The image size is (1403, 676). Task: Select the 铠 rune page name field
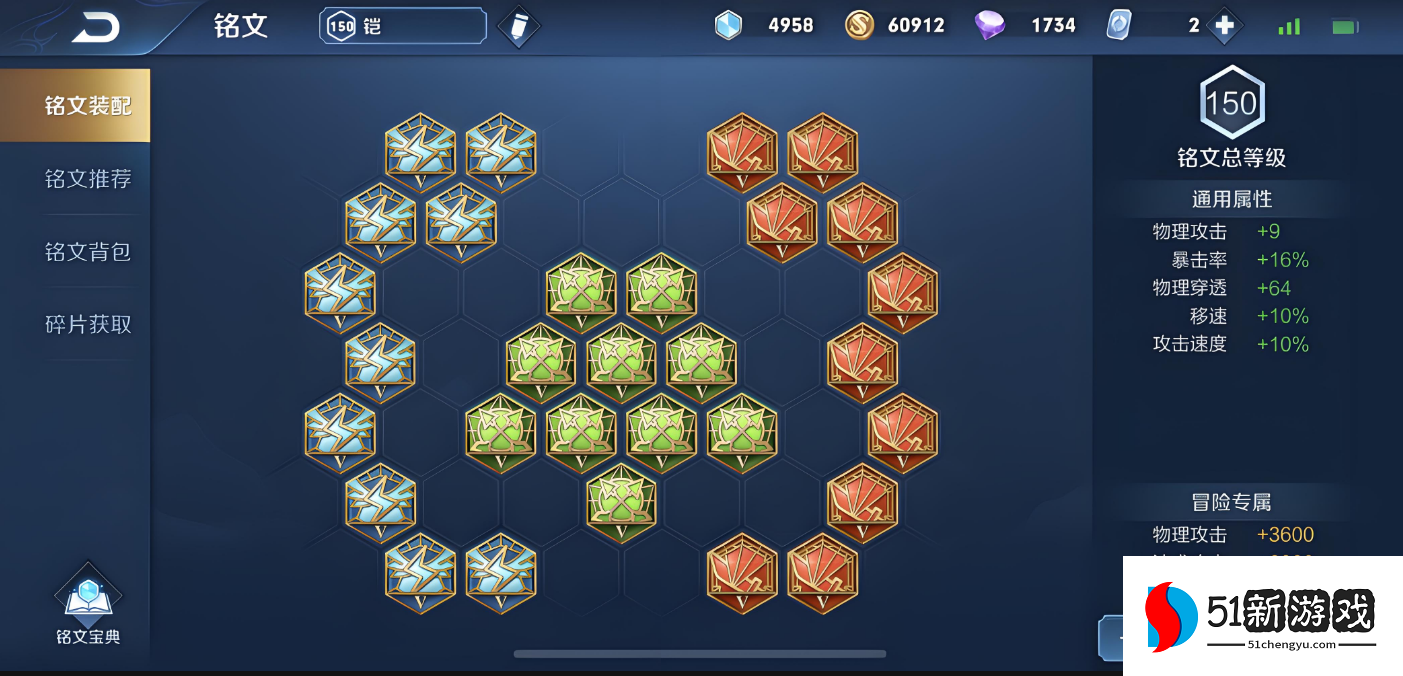[x=403, y=26]
